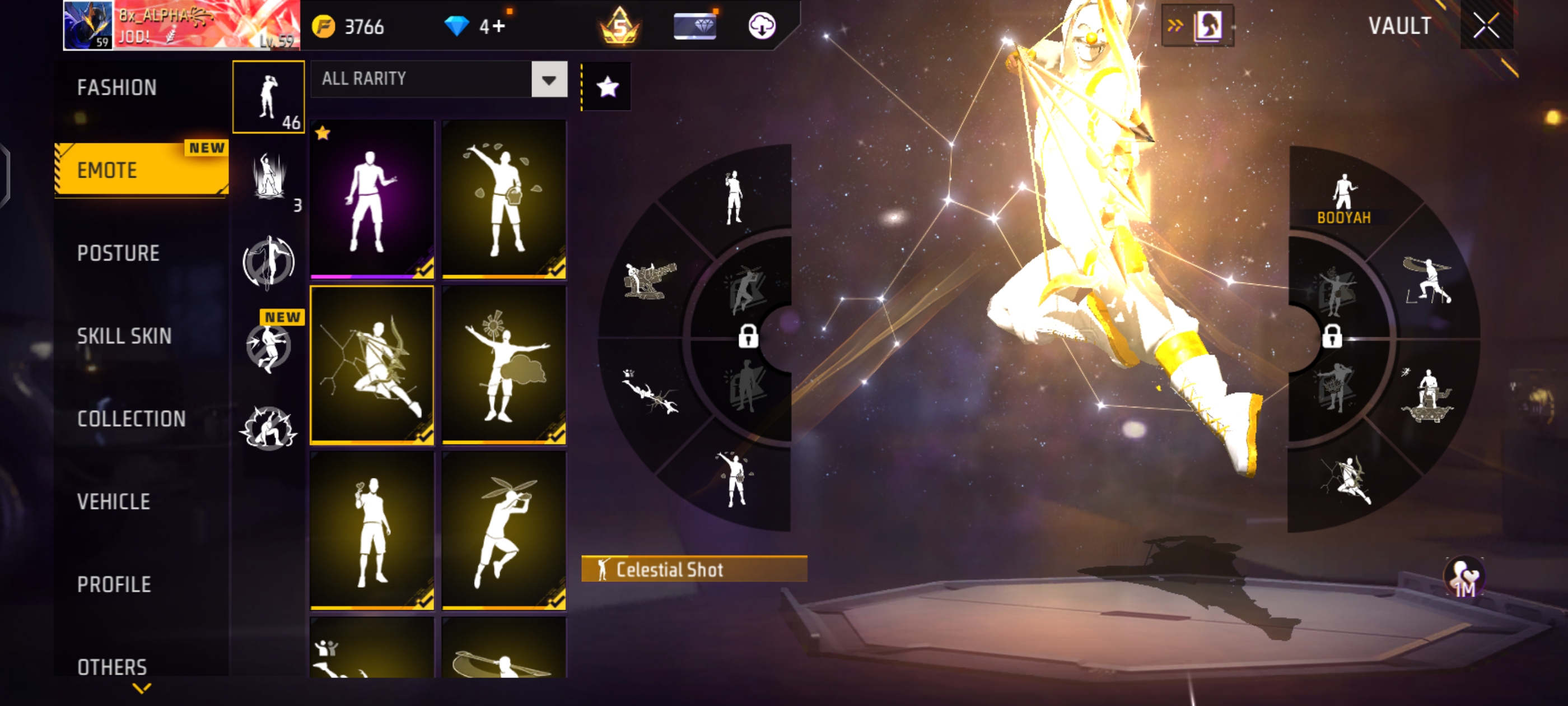
Task: Toggle the favorites star filter
Action: pos(607,87)
